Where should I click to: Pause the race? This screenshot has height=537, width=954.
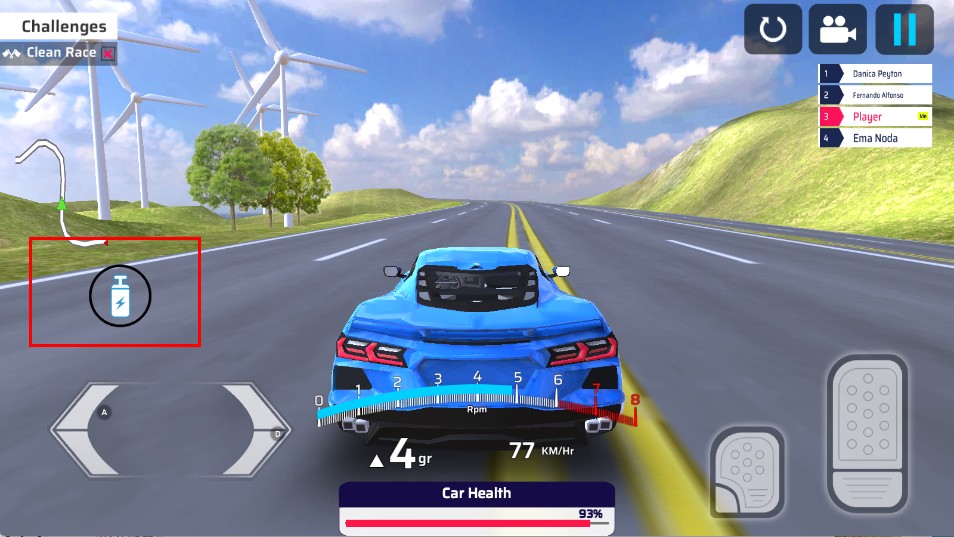pos(904,29)
